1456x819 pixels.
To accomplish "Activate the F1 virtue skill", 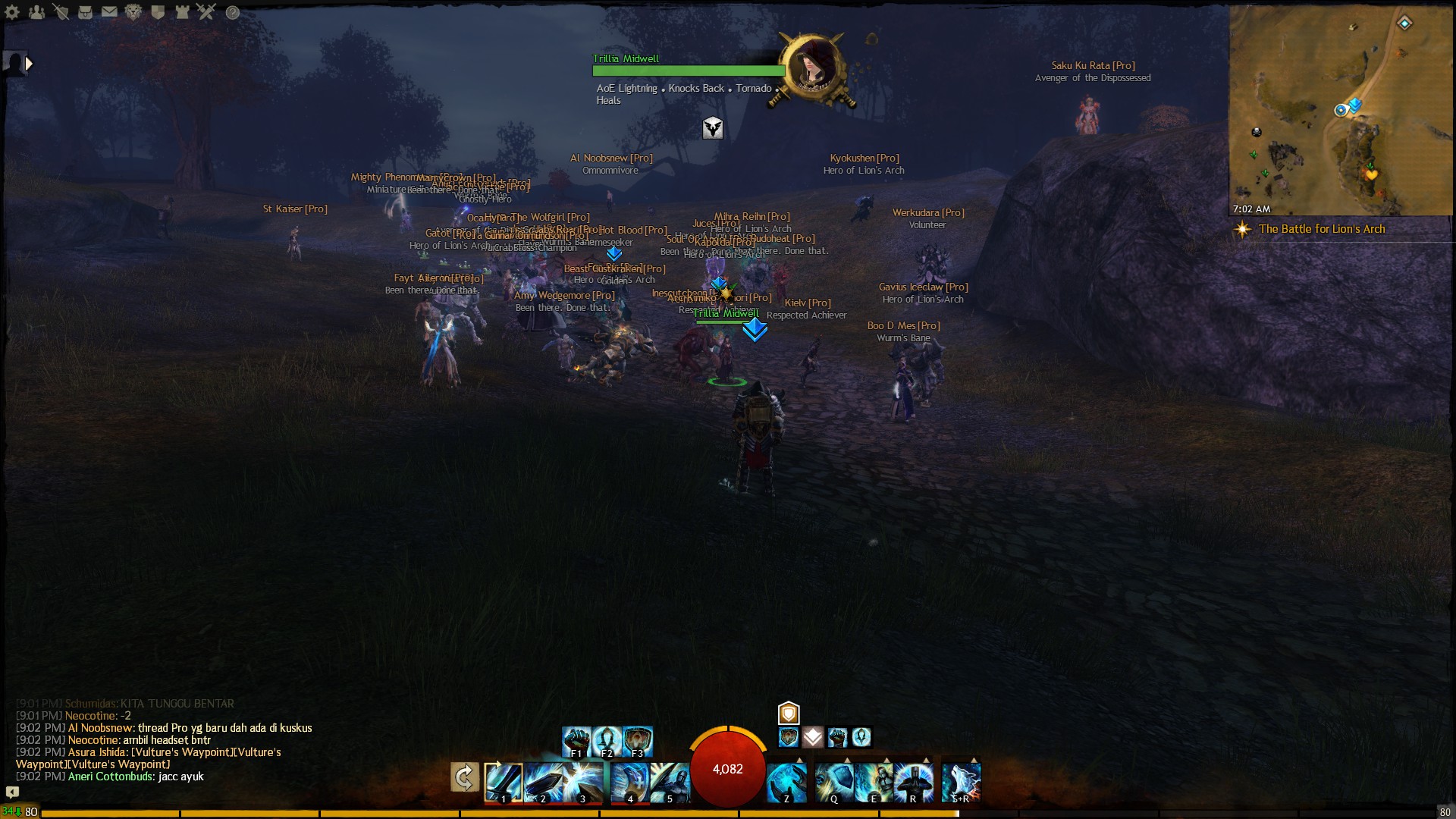I will (x=577, y=741).
